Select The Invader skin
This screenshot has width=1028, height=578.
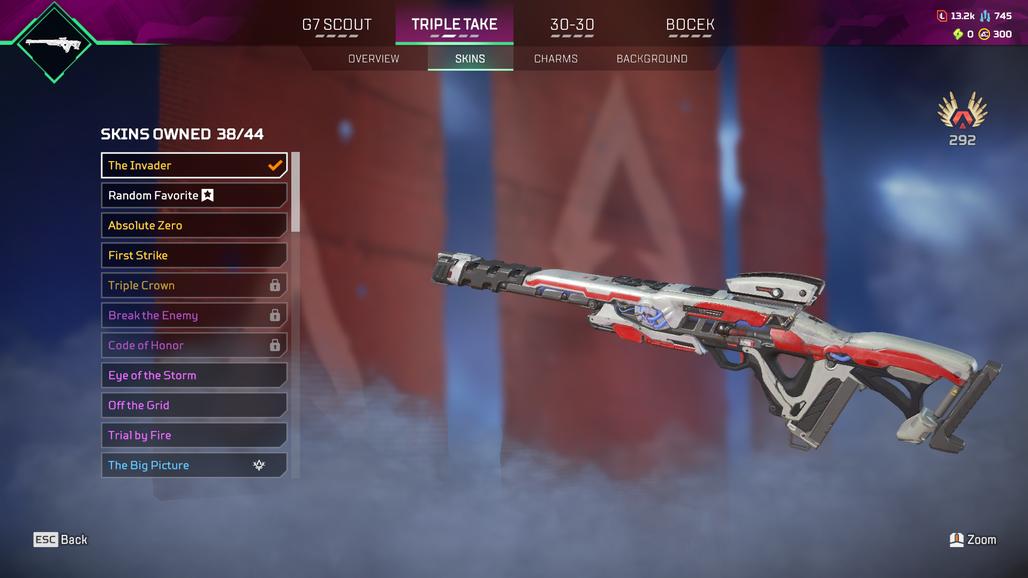point(194,165)
